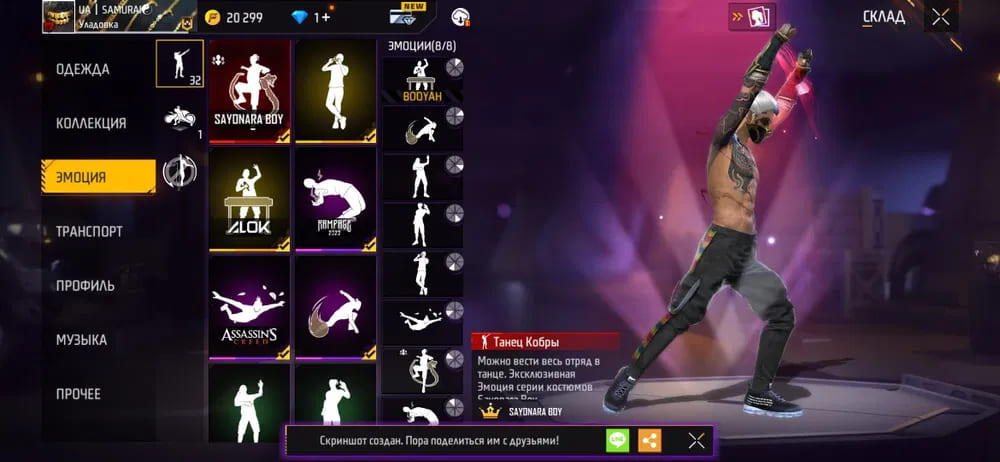Choose the Sayonara Boy emote tile
Image resolution: width=1000 pixels, height=462 pixels.
(249, 91)
